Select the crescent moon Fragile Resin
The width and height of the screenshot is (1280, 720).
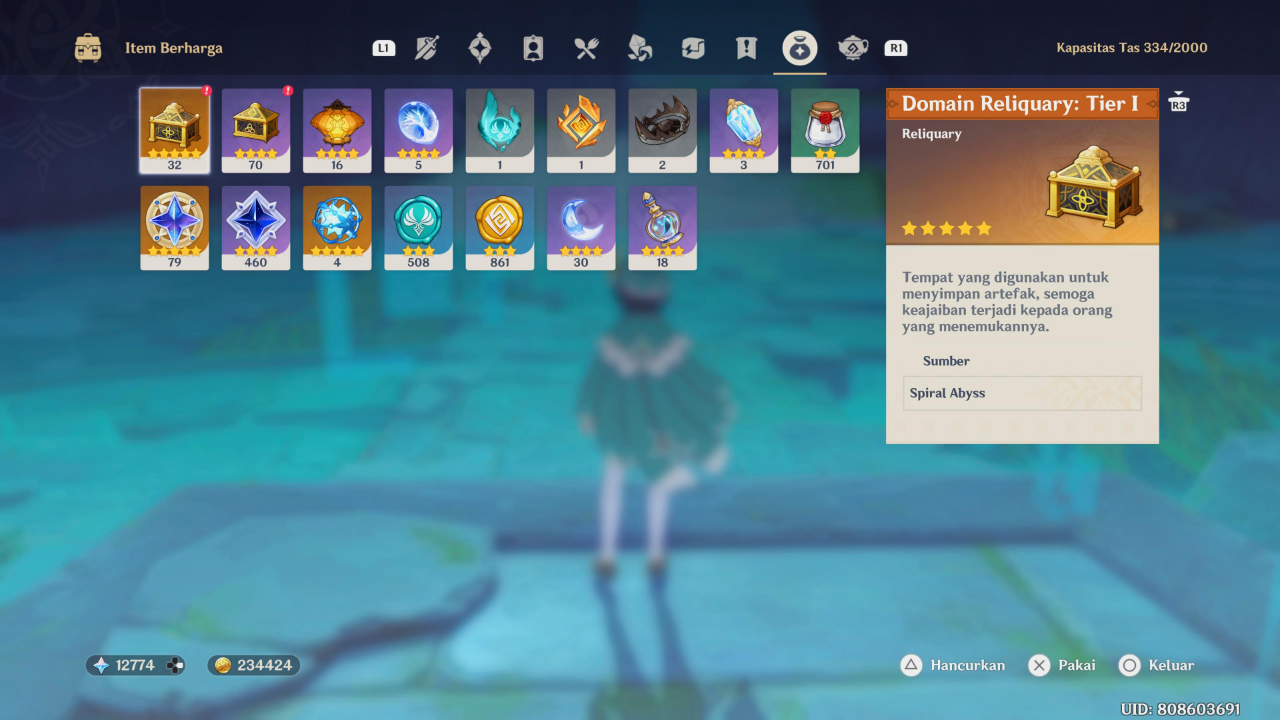coord(581,227)
